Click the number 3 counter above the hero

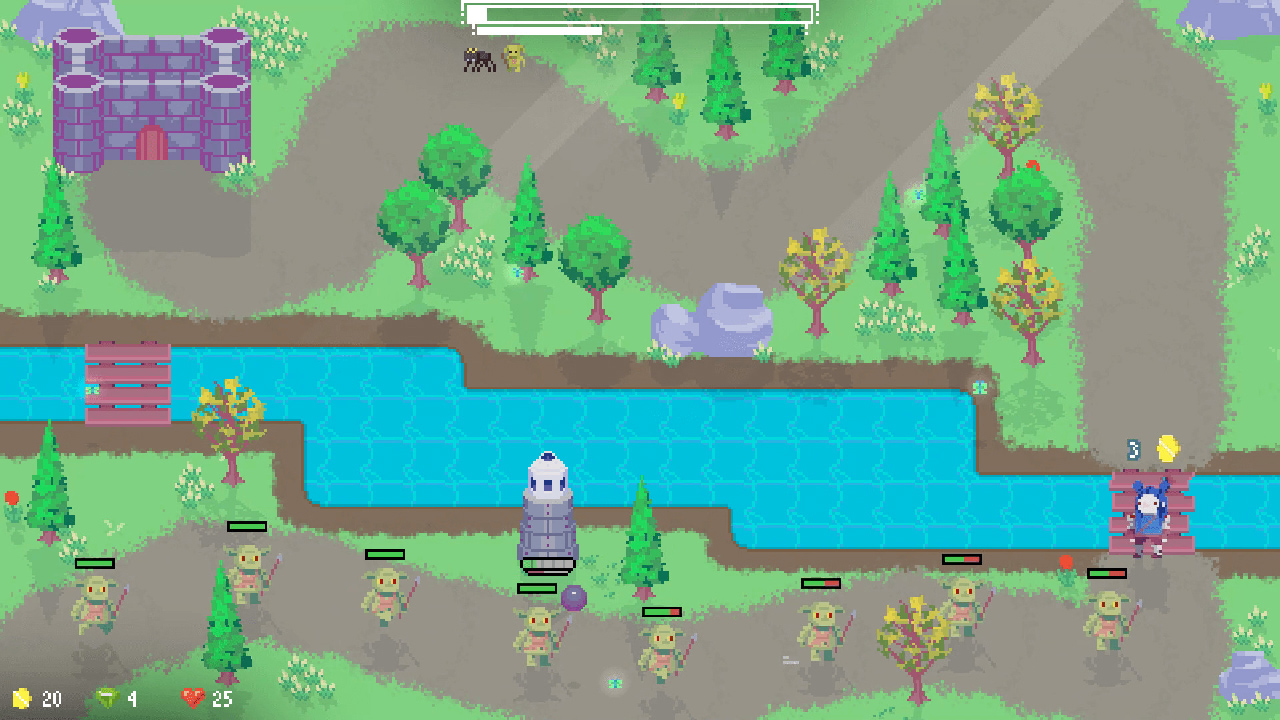point(1135,447)
